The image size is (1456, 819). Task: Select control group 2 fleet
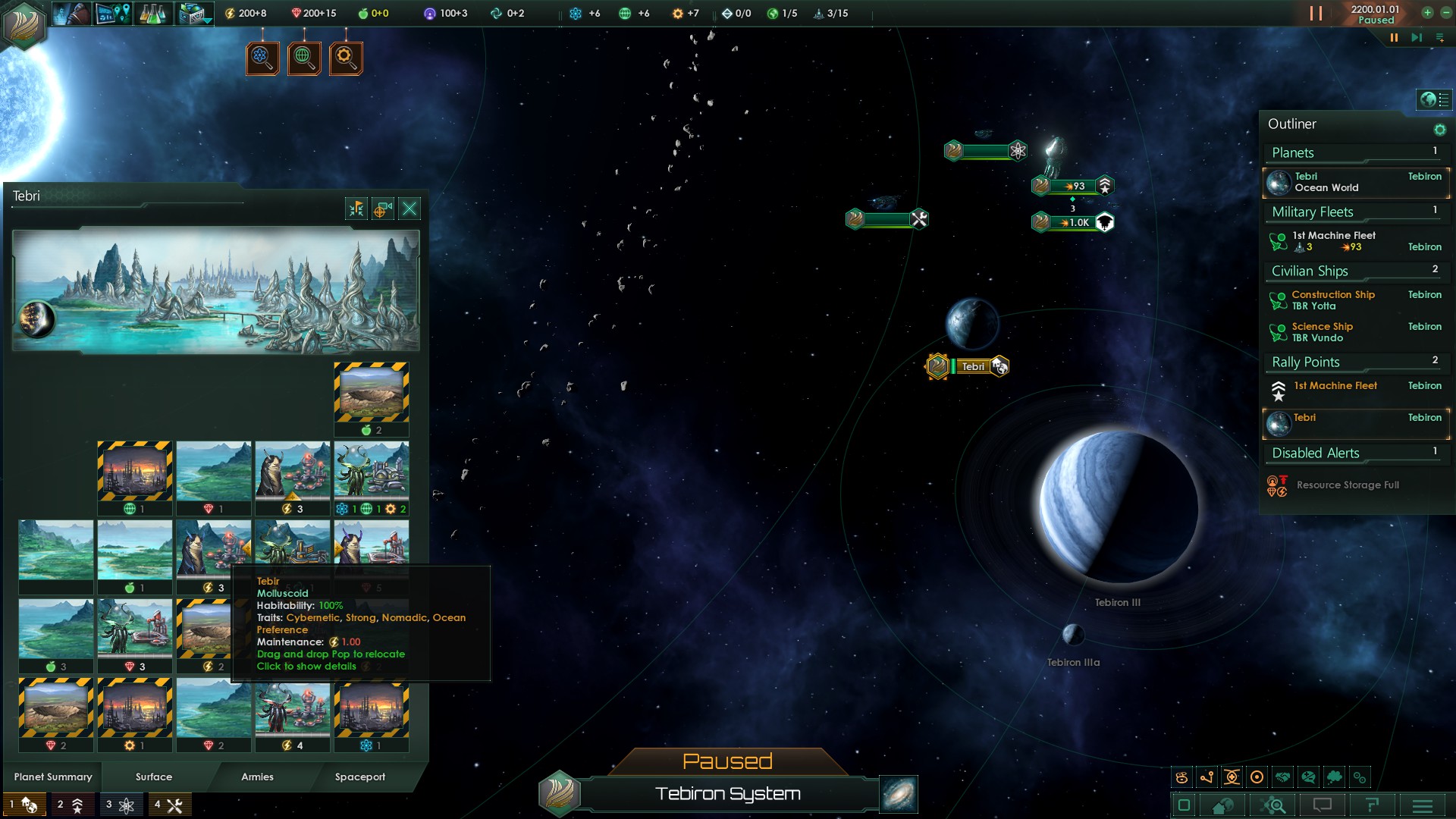pyautogui.click(x=71, y=805)
